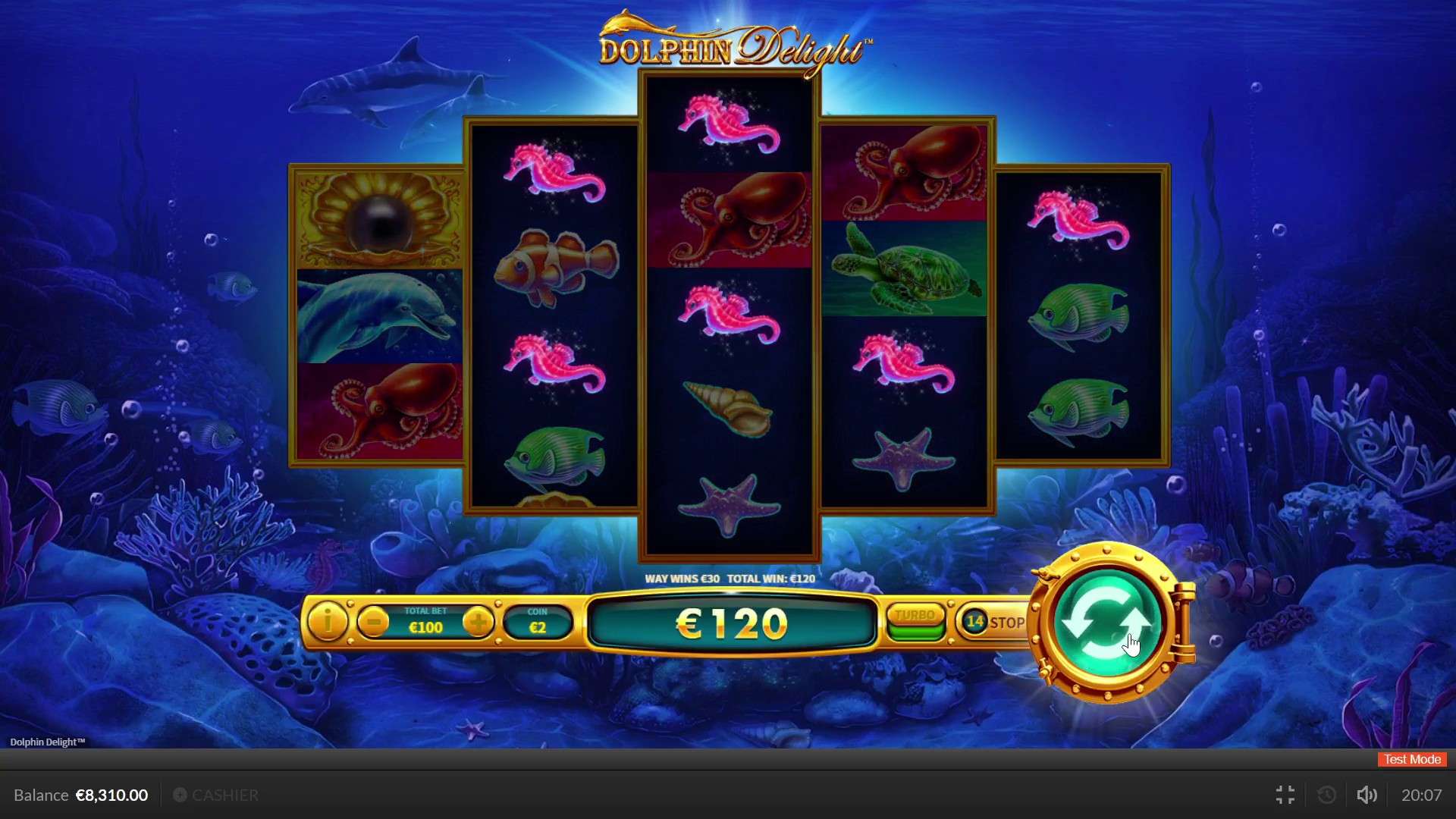Viewport: 1456px width, 819px height.
Task: Decrease total bet with the minus control
Action: click(x=372, y=620)
